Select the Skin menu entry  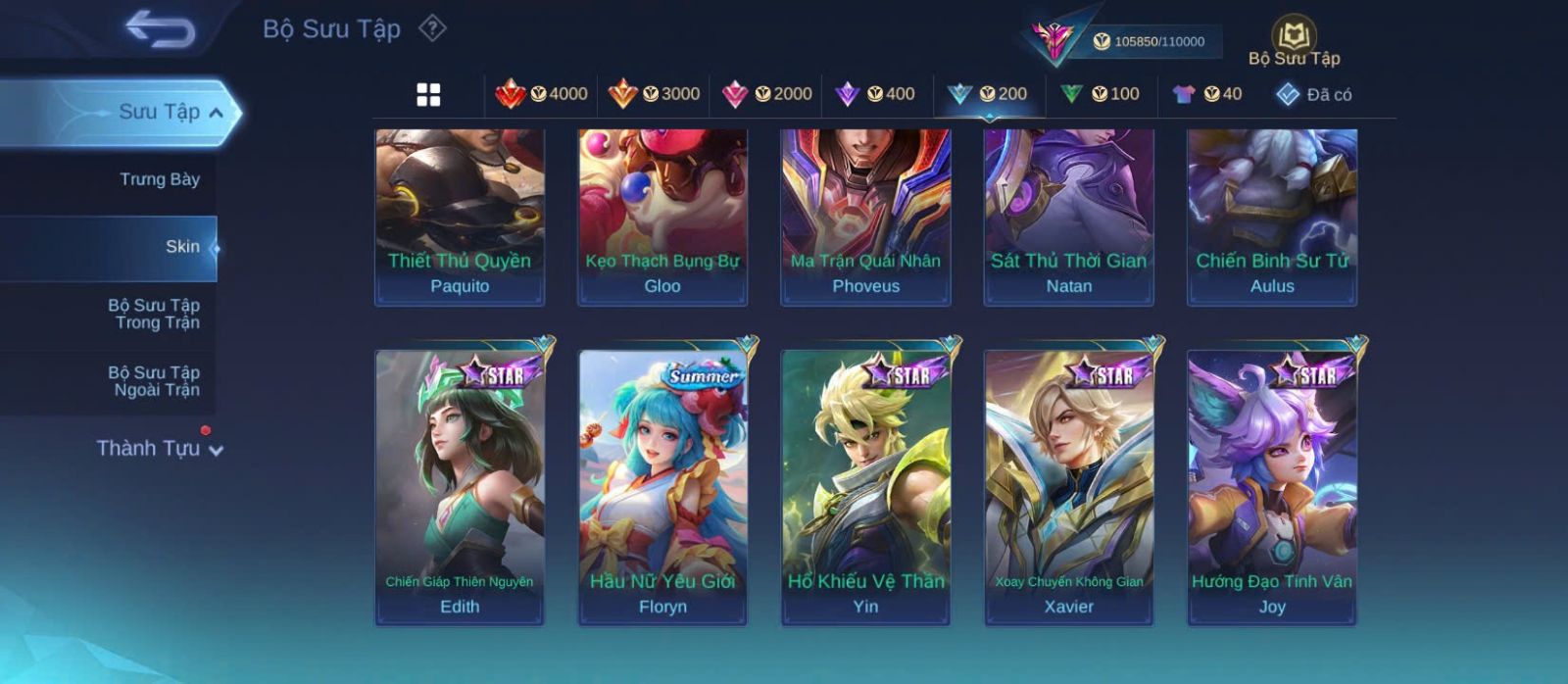[182, 247]
